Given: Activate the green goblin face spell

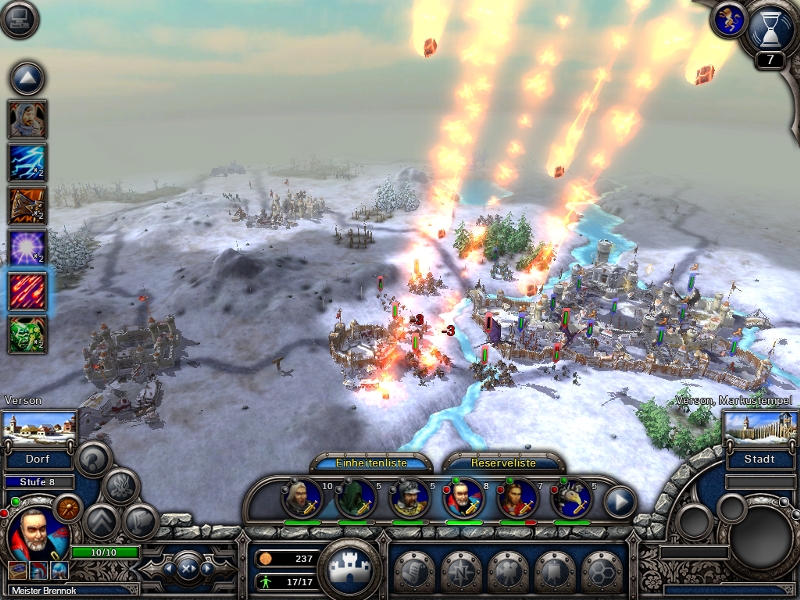Looking at the screenshot, I should pyautogui.click(x=28, y=334).
